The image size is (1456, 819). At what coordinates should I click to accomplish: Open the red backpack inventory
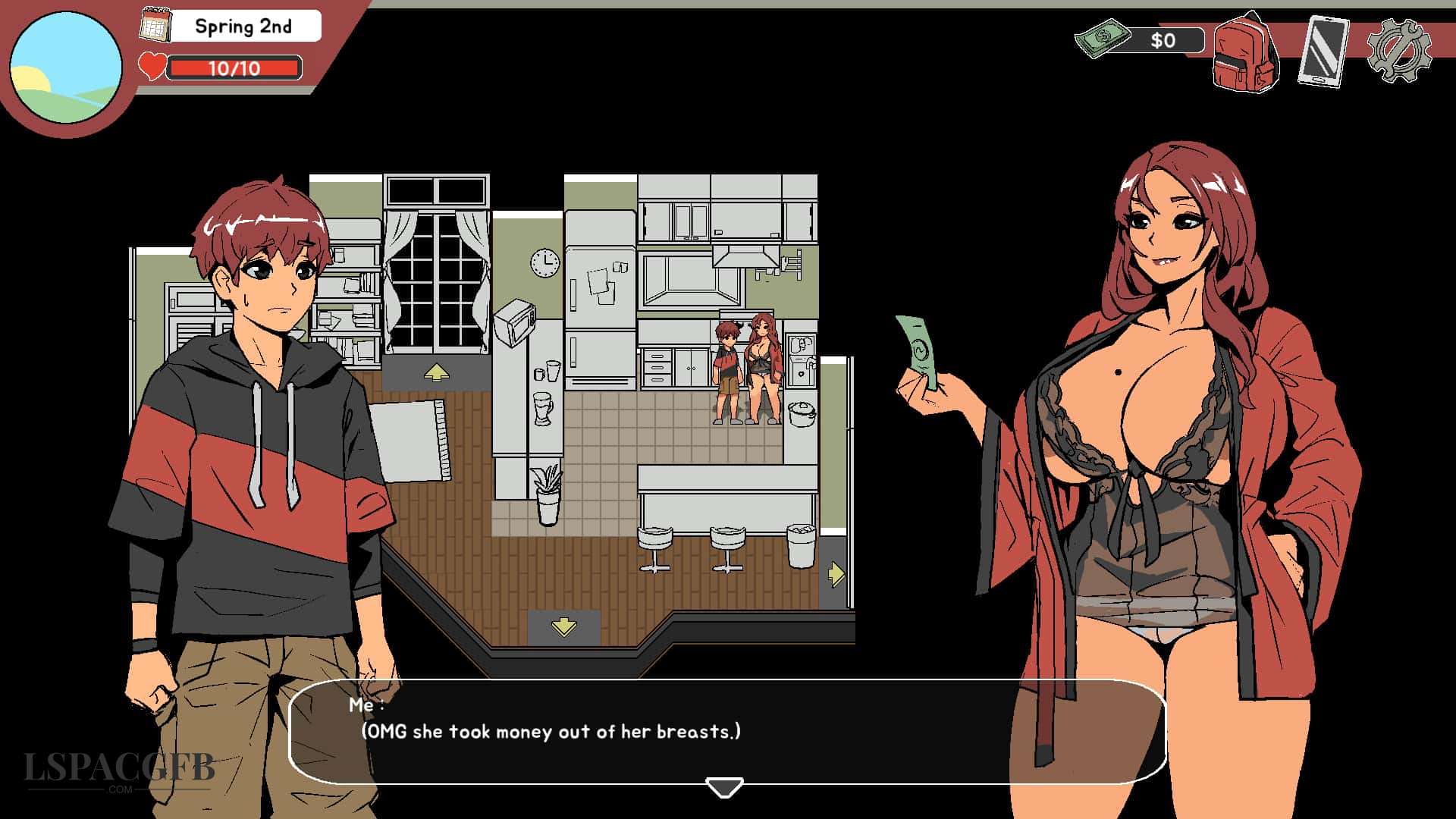click(1245, 53)
